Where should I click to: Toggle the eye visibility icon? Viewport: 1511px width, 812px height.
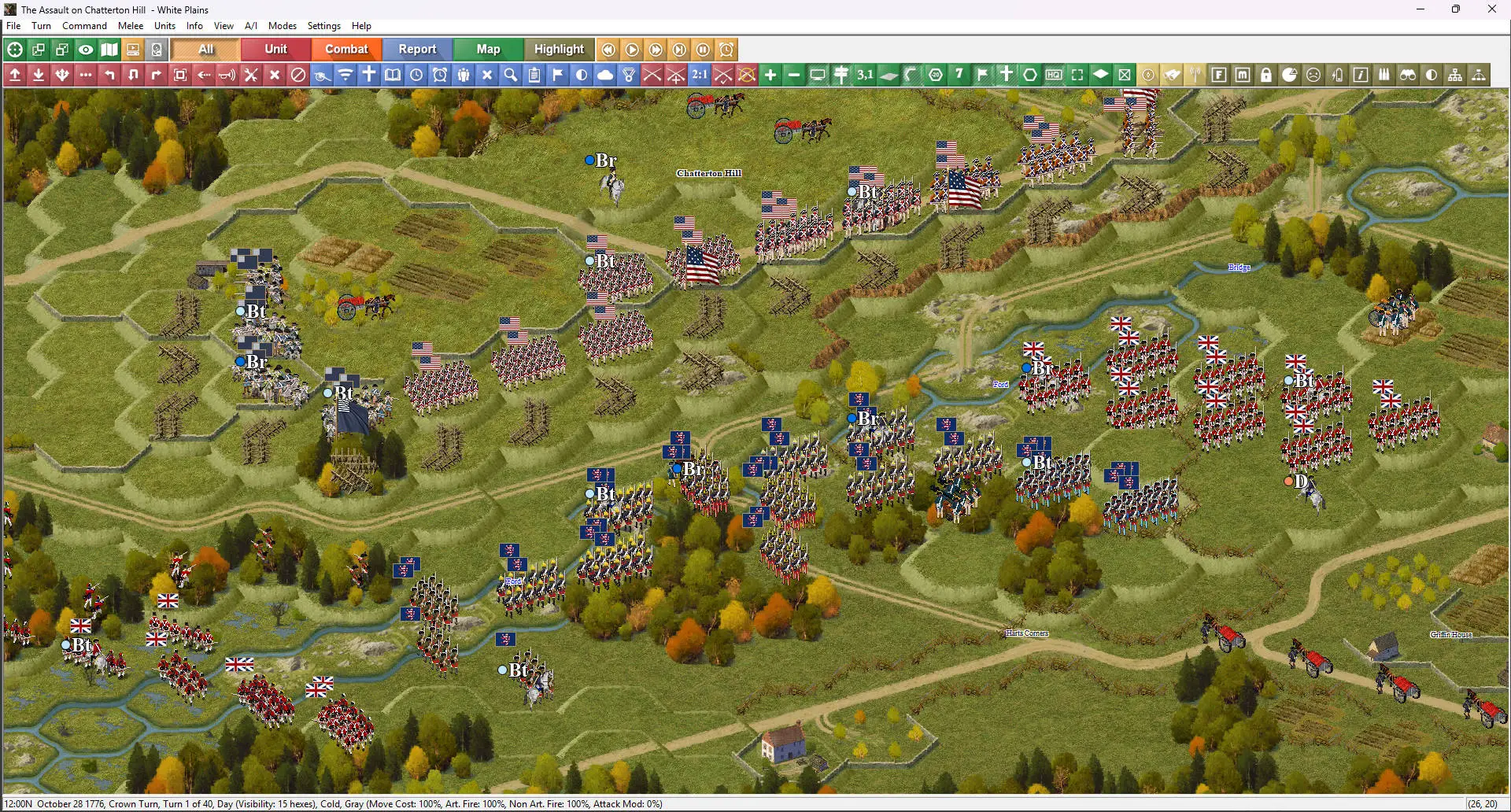pos(86,50)
